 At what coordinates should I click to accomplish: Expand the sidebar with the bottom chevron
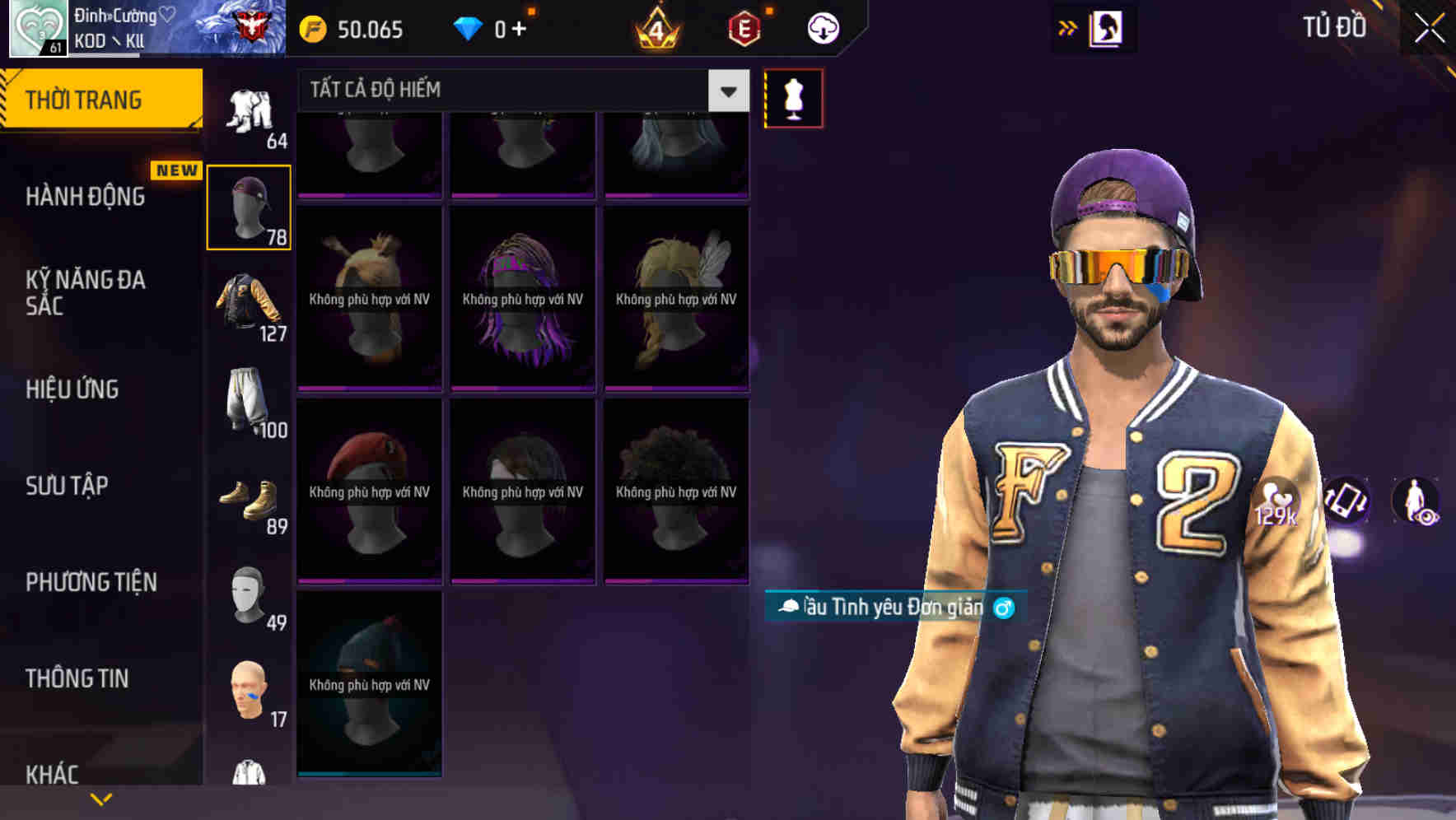[x=99, y=797]
